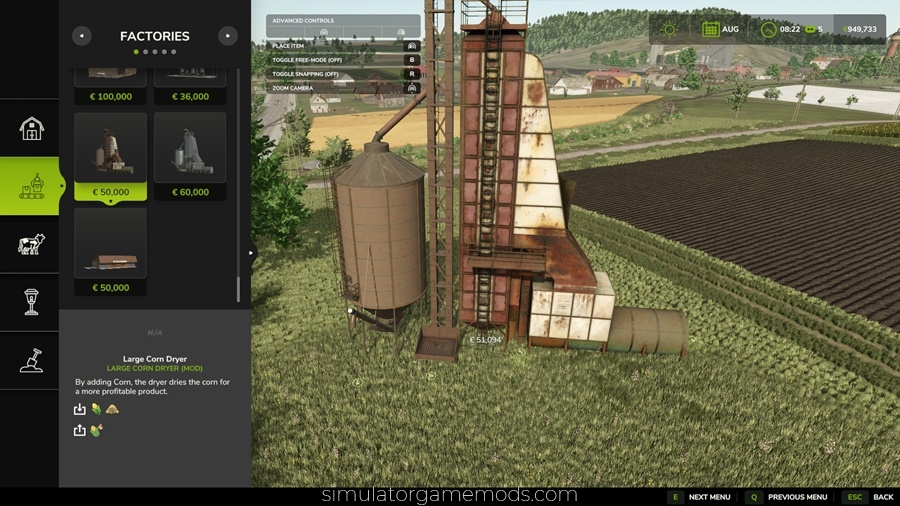Select the Factories category tab
This screenshot has width=900, height=506.
[x=31, y=186]
